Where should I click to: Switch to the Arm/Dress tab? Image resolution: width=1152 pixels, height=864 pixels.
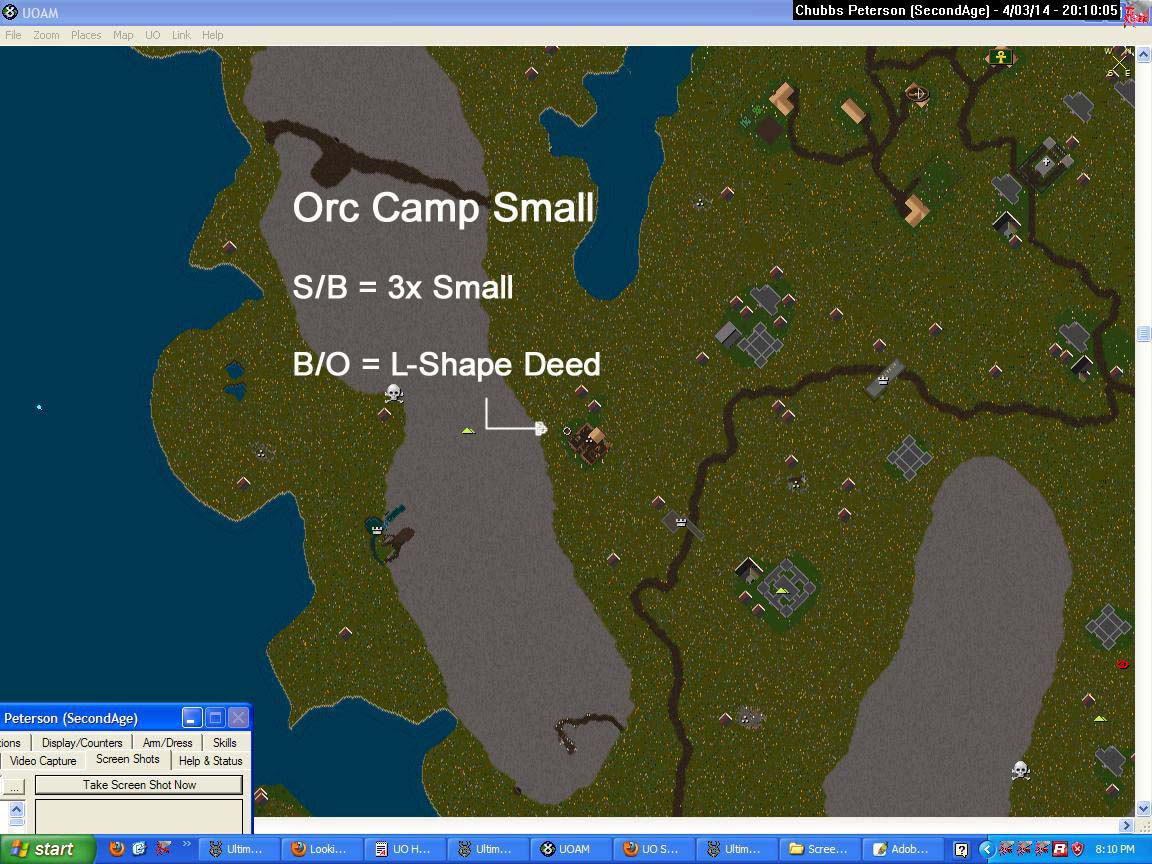point(167,743)
